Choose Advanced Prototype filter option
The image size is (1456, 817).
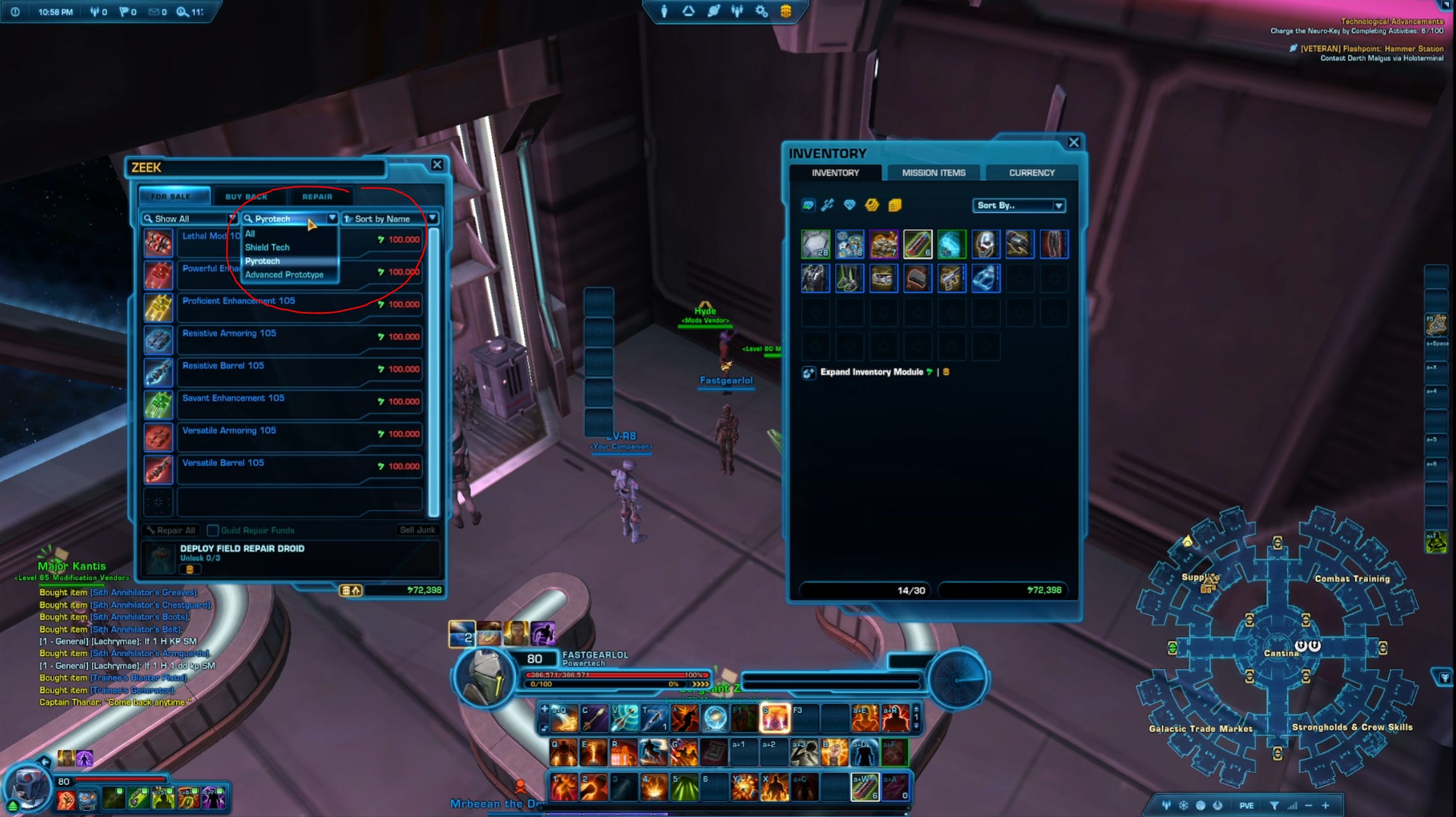285,274
